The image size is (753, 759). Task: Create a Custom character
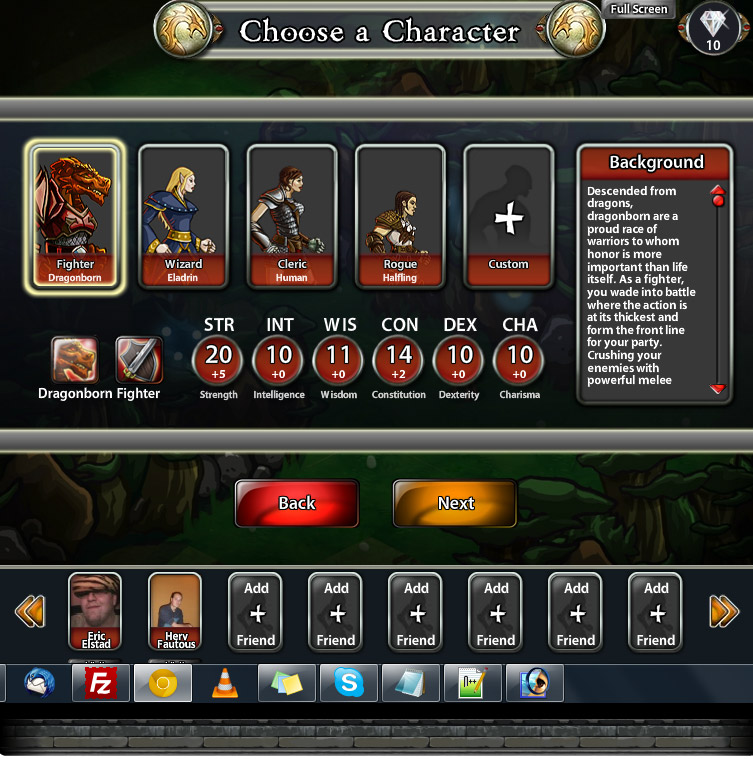click(508, 217)
